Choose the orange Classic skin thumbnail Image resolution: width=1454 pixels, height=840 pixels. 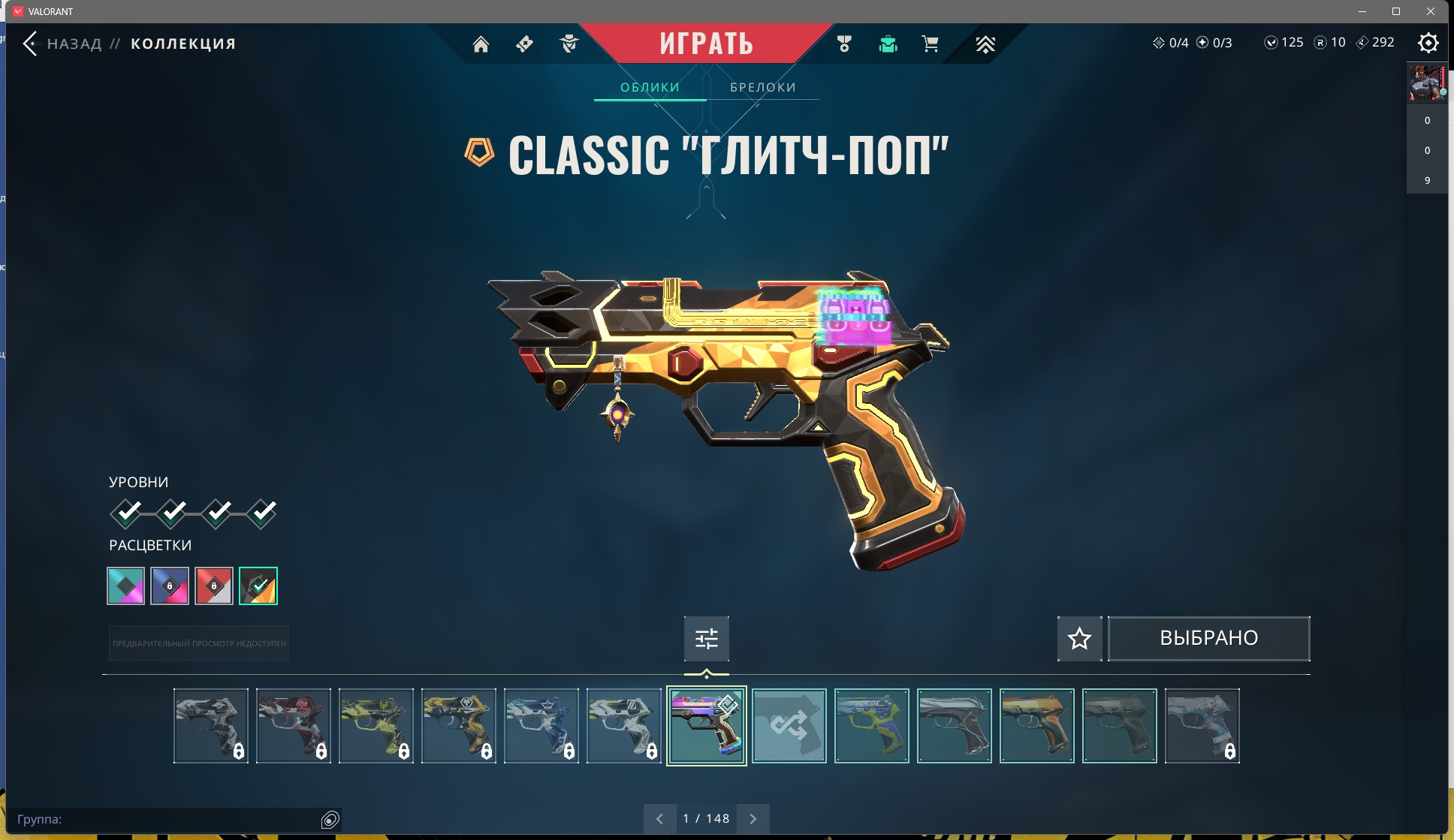(x=1036, y=726)
